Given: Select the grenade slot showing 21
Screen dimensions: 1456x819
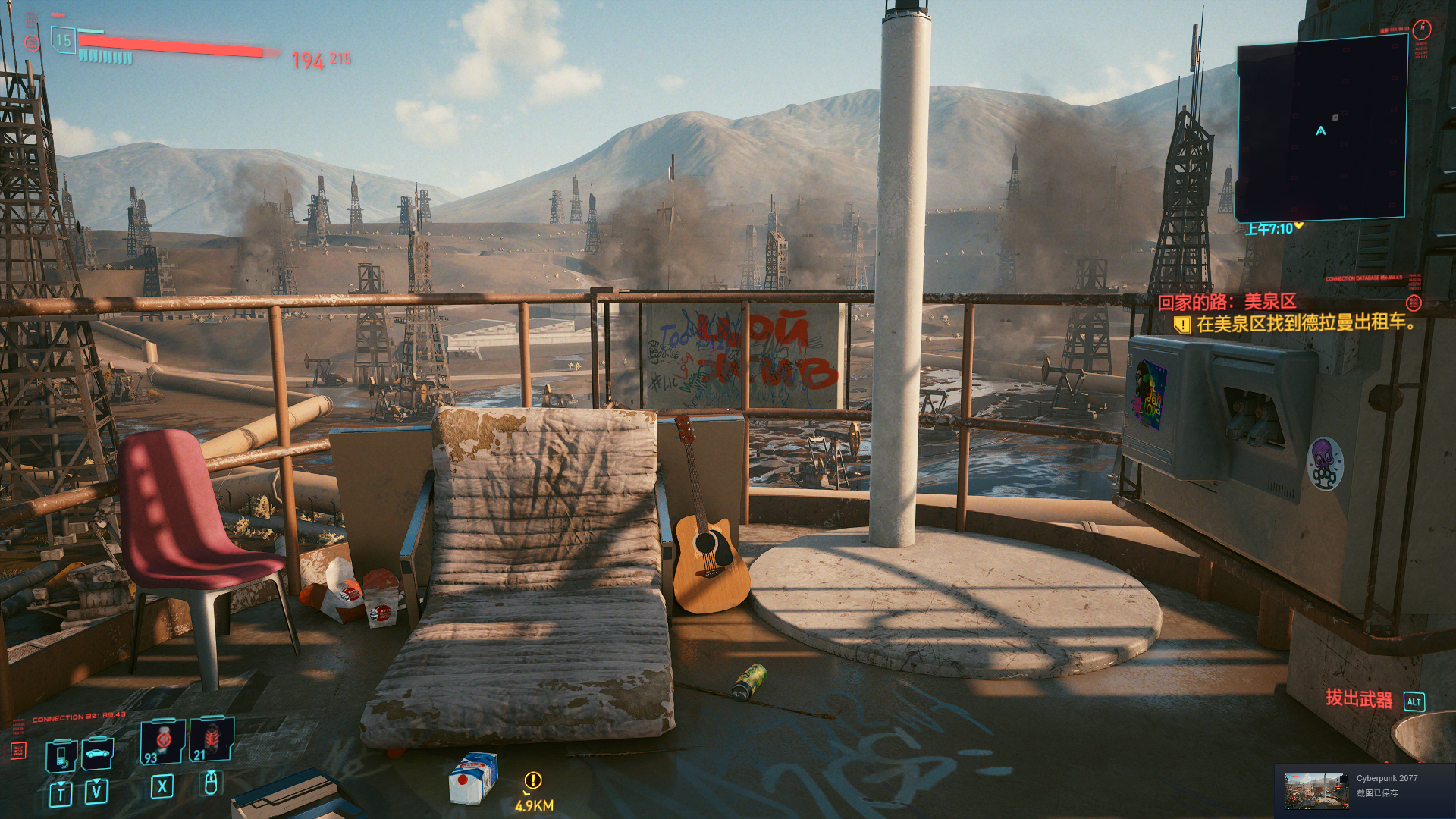Looking at the screenshot, I should click(212, 739).
